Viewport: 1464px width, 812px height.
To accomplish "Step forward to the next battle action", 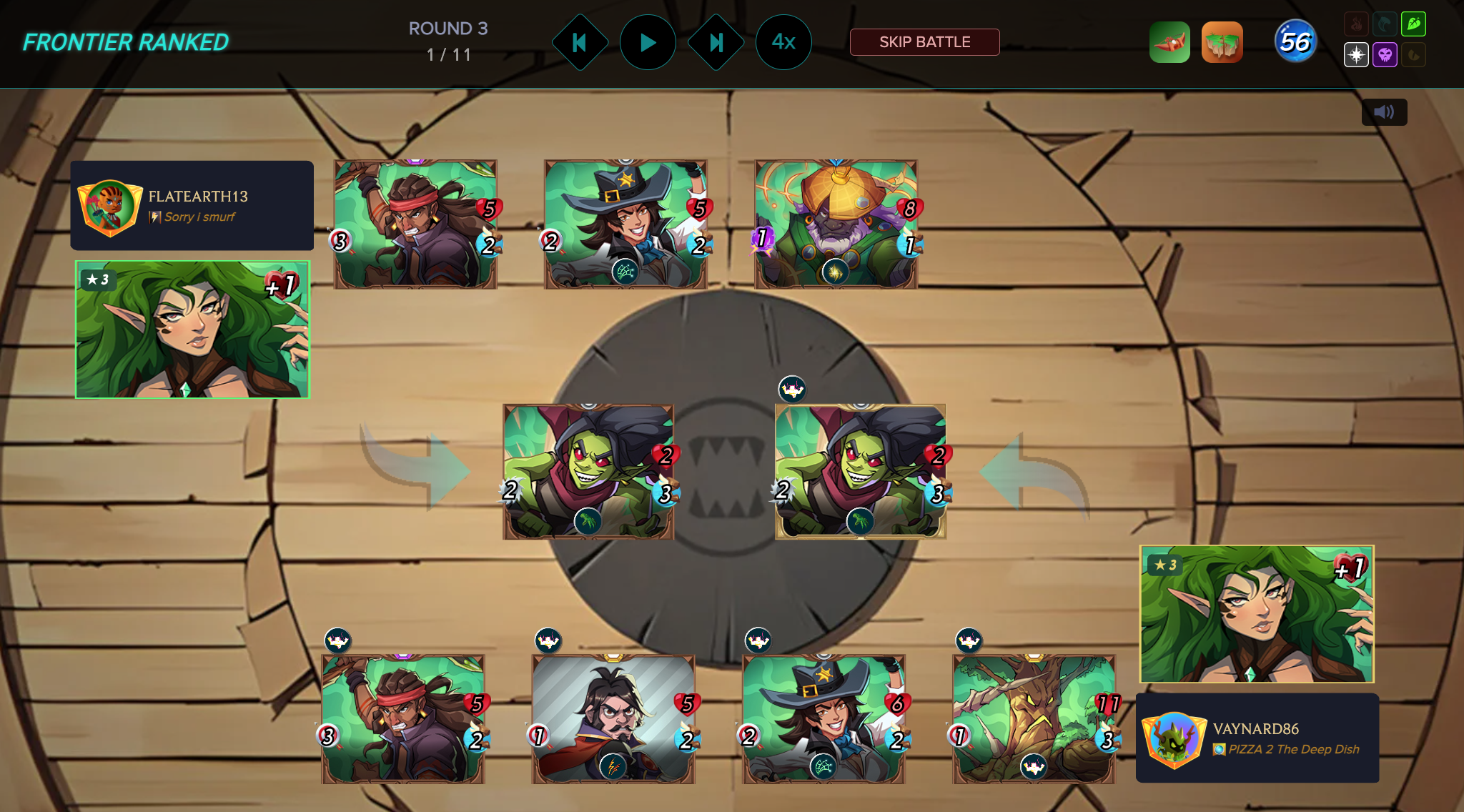I will [716, 43].
